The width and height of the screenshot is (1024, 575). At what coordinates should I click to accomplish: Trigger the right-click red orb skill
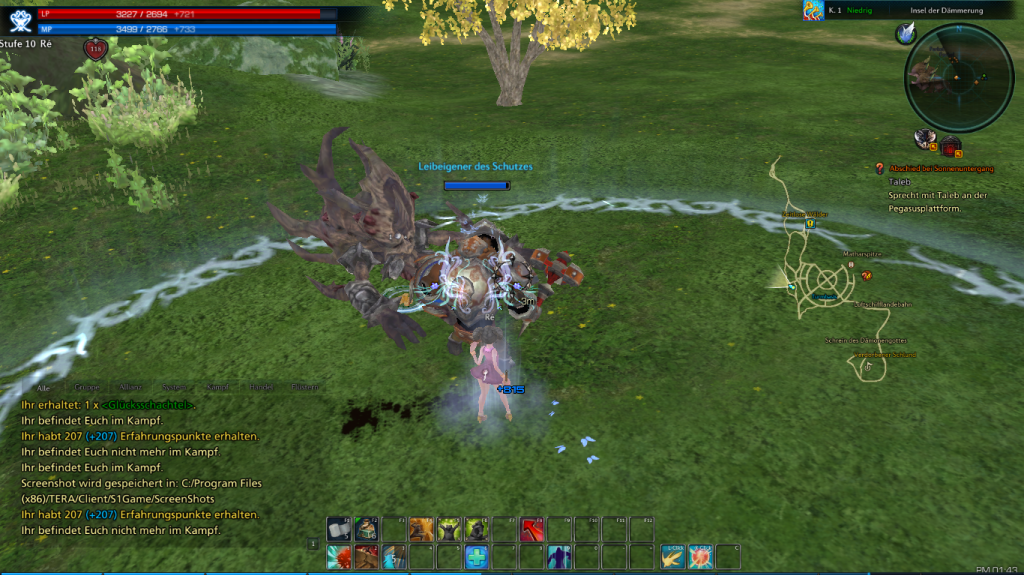pyautogui.click(x=700, y=557)
